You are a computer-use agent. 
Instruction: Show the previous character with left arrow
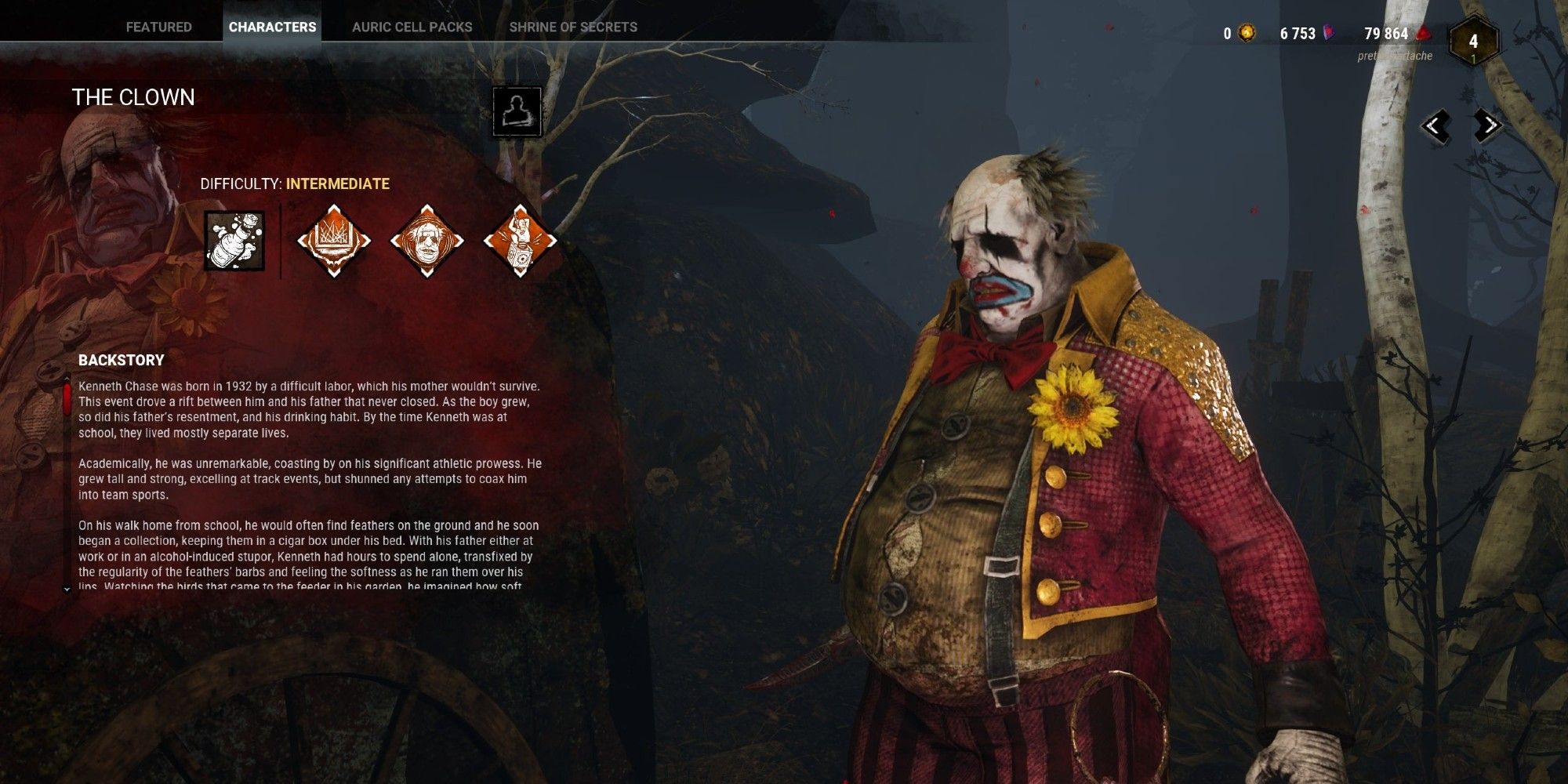(x=1436, y=125)
